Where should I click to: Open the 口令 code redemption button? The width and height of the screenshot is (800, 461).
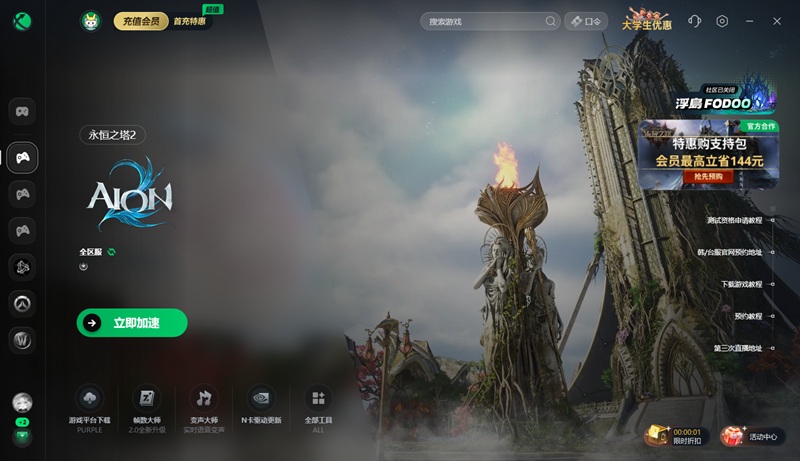point(586,21)
